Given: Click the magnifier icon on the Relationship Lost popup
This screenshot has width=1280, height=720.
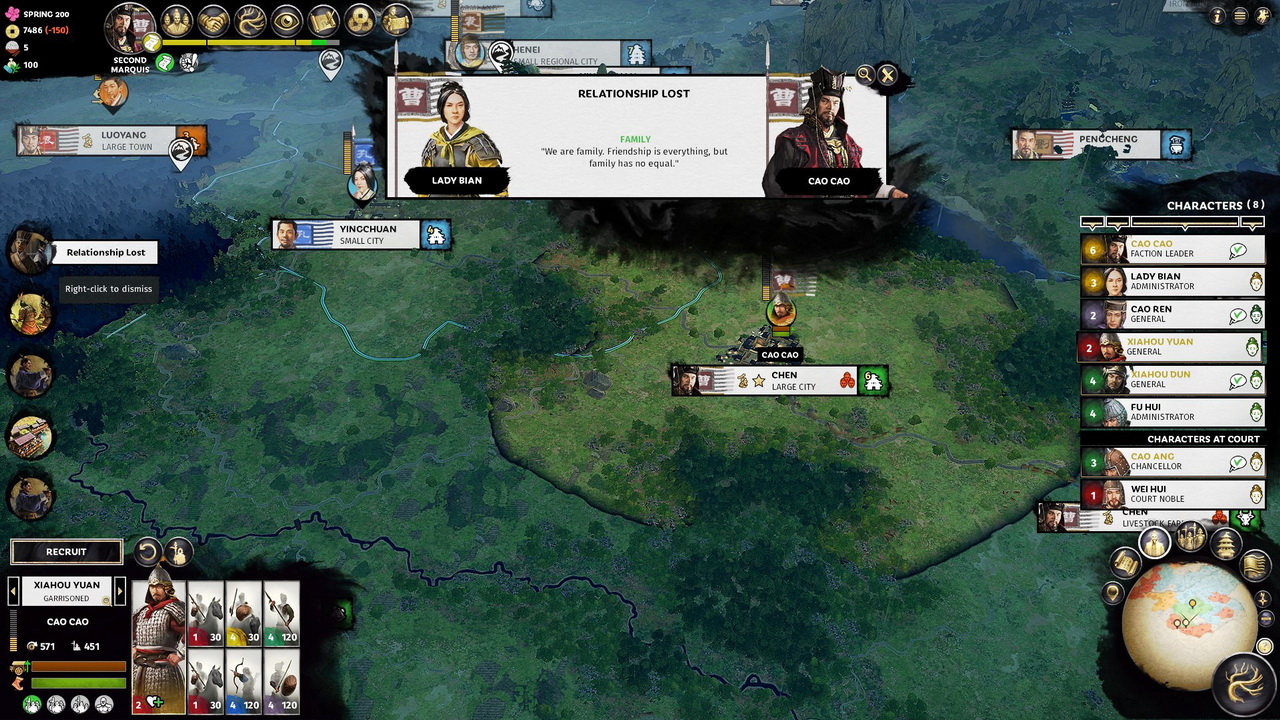Looking at the screenshot, I should click(865, 74).
